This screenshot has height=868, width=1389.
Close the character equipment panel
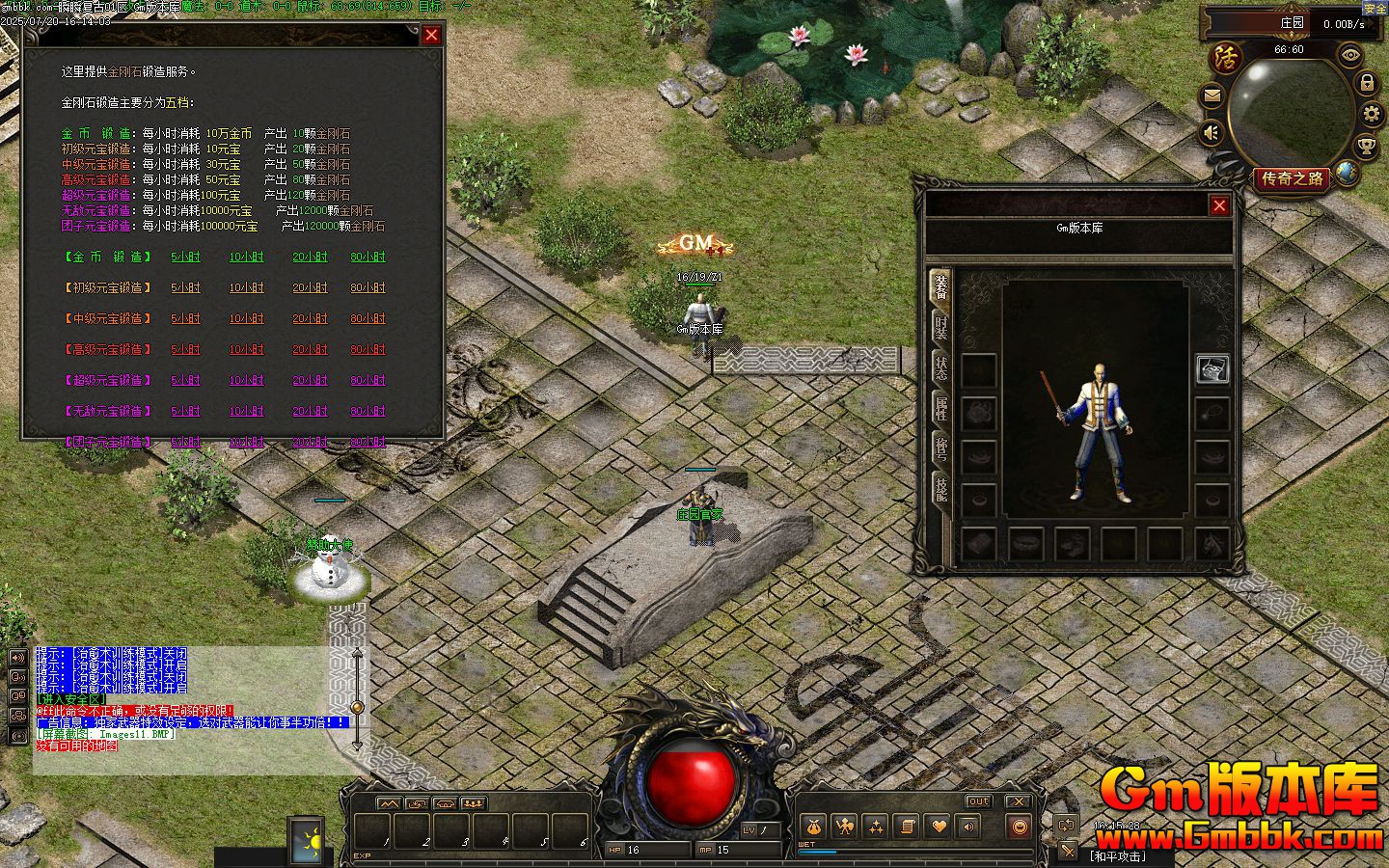click(x=1219, y=205)
